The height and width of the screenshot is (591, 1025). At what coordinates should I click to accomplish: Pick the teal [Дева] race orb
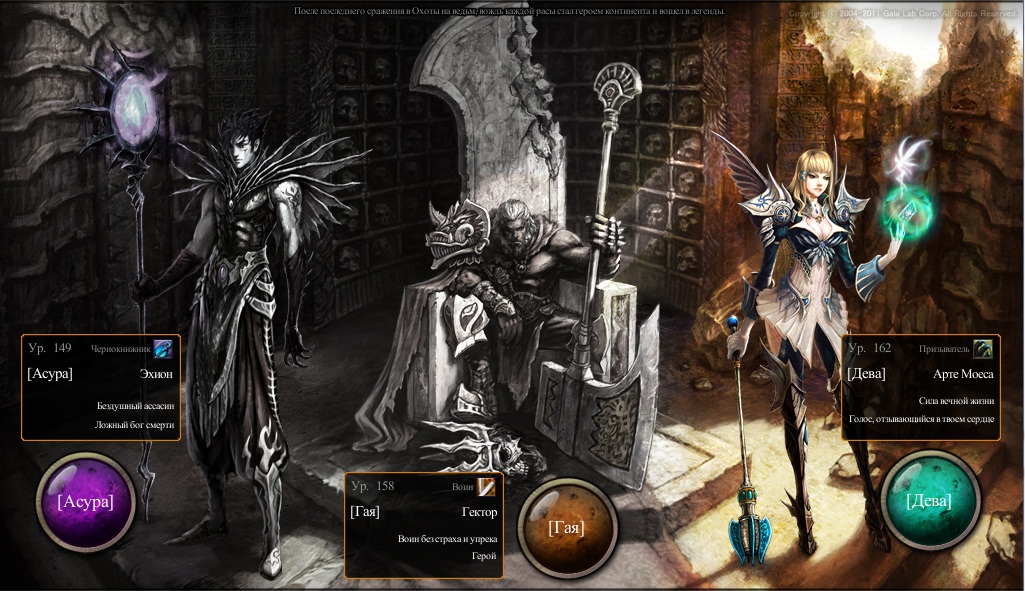(x=929, y=501)
